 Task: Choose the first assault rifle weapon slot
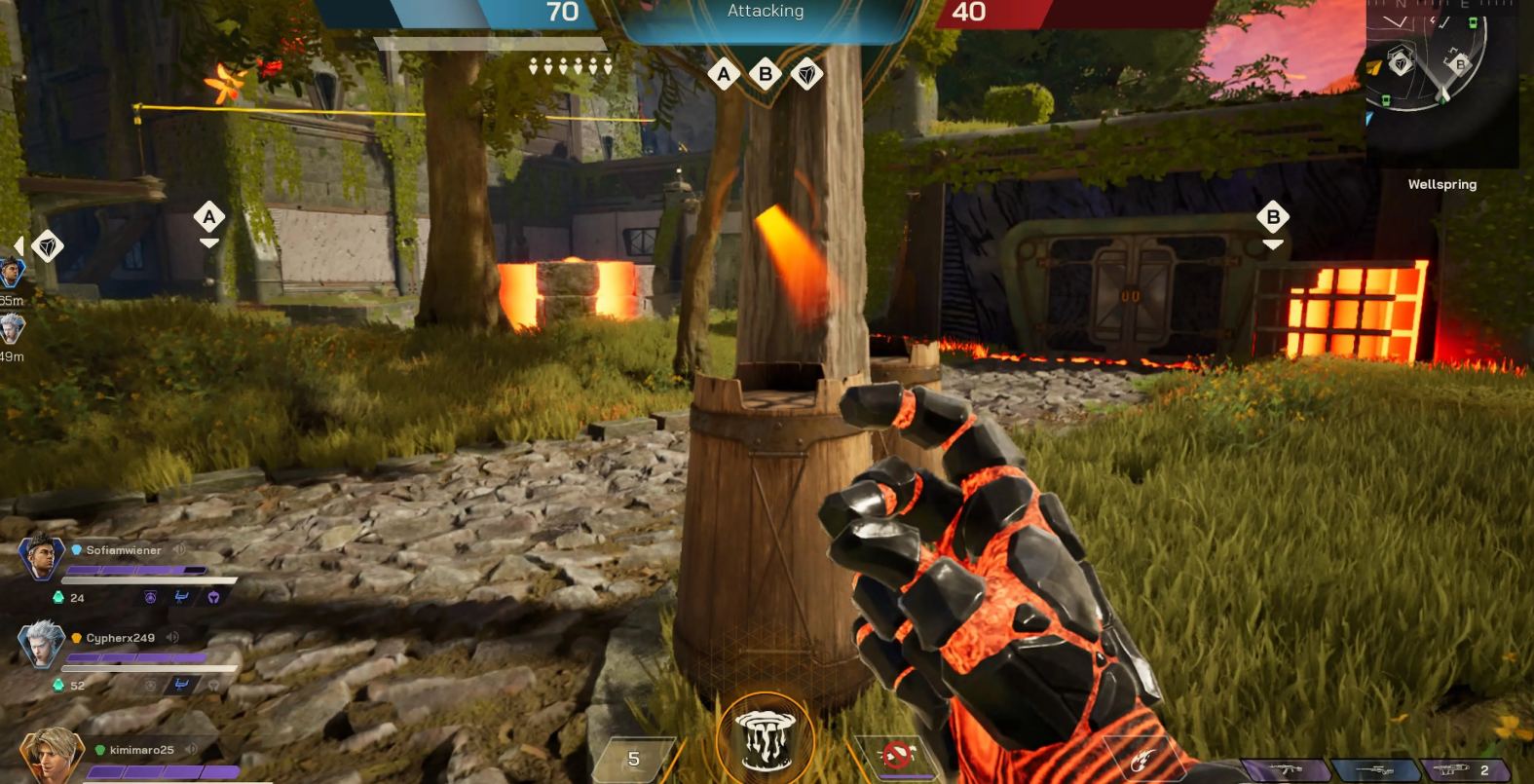click(1285, 769)
